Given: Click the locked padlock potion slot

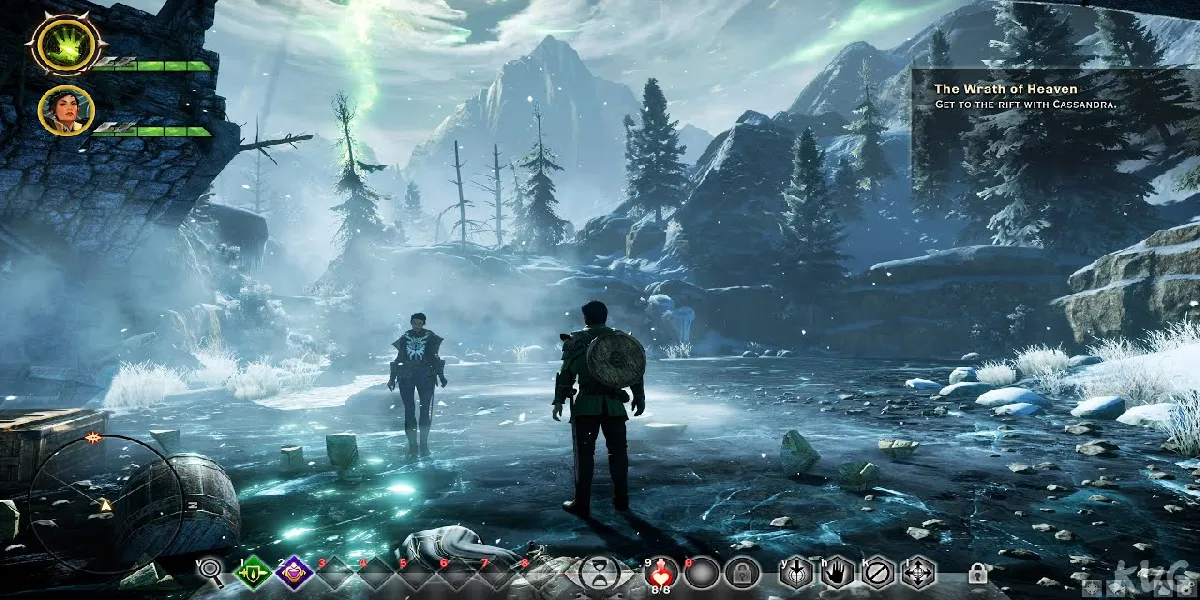Looking at the screenshot, I should tap(739, 572).
